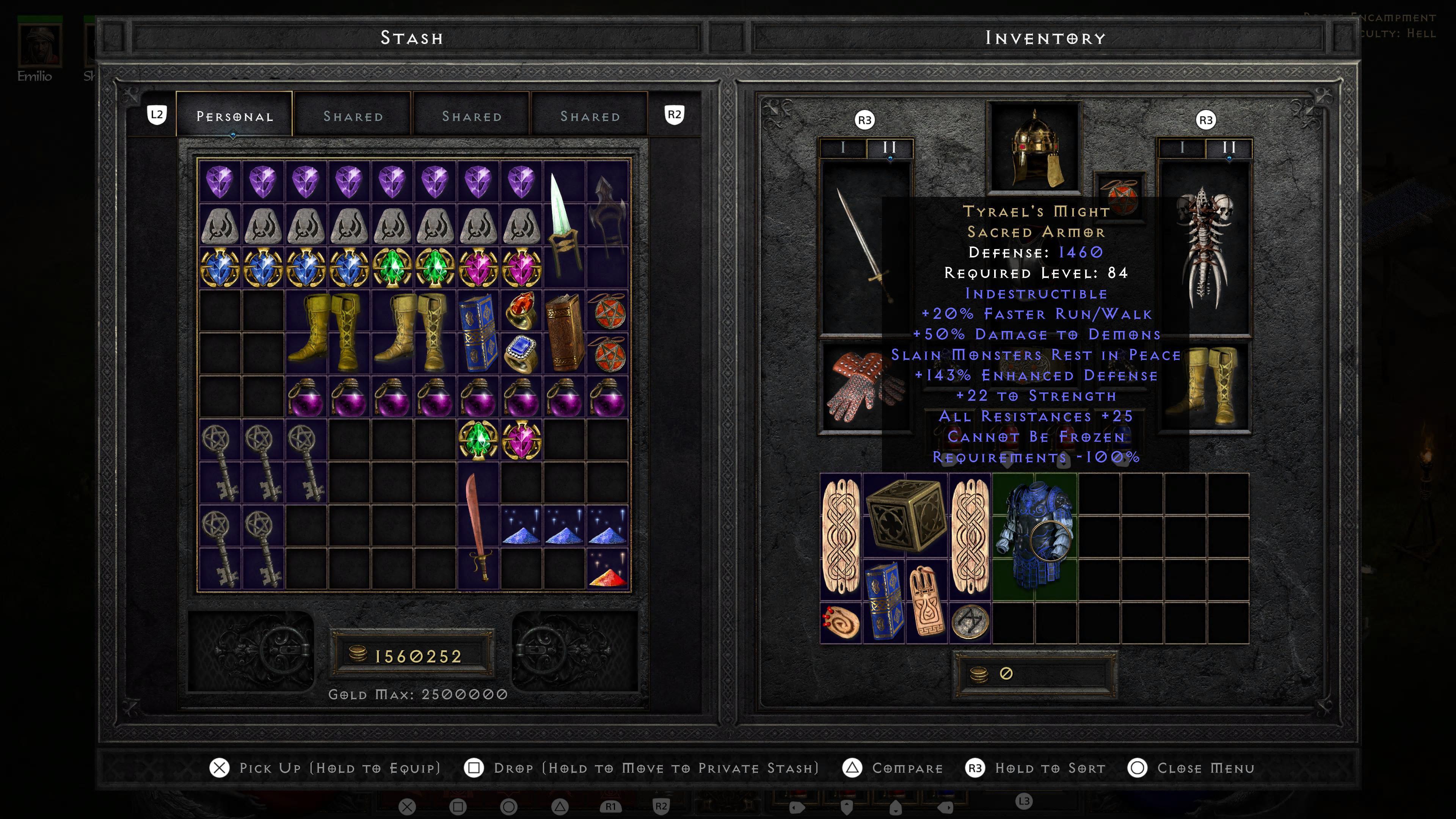Switch to the first Shared stash tab
This screenshot has width=1456, height=819.
(353, 115)
